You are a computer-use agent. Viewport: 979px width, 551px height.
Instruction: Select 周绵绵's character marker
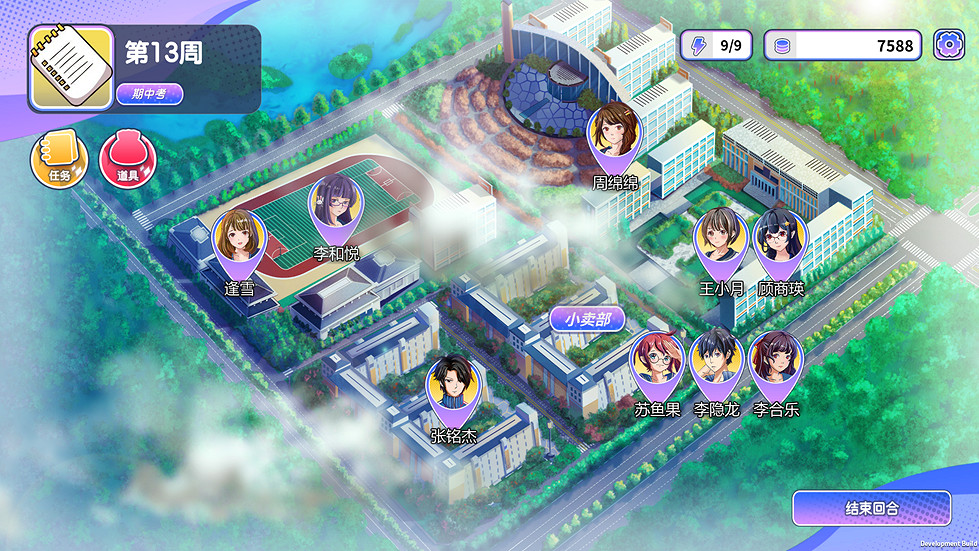tap(614, 136)
